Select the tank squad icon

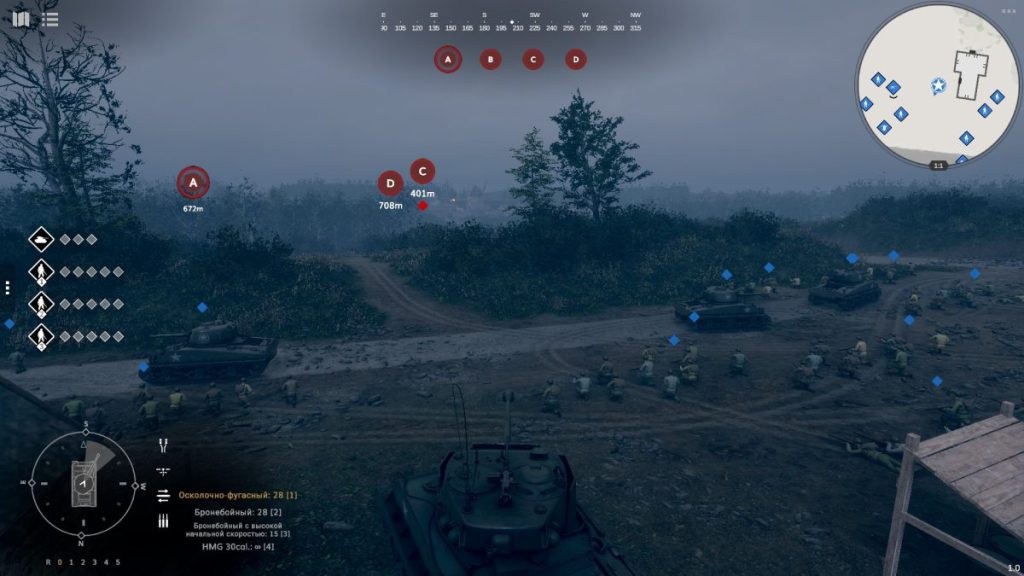[x=41, y=239]
